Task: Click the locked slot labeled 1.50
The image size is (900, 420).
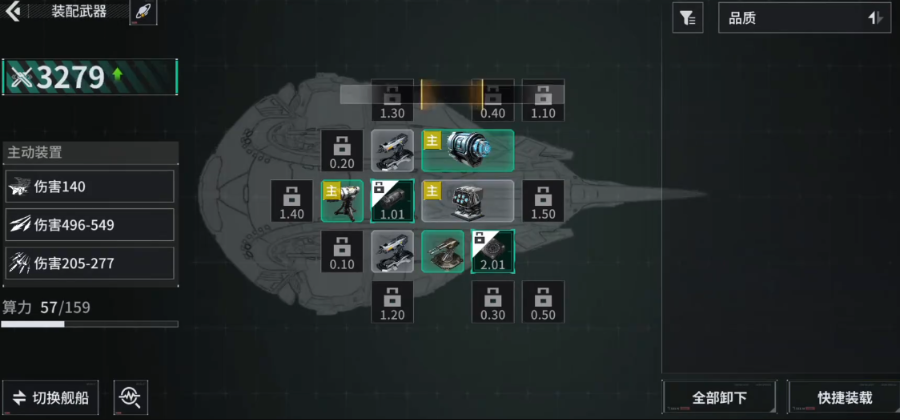Action: [x=543, y=201]
